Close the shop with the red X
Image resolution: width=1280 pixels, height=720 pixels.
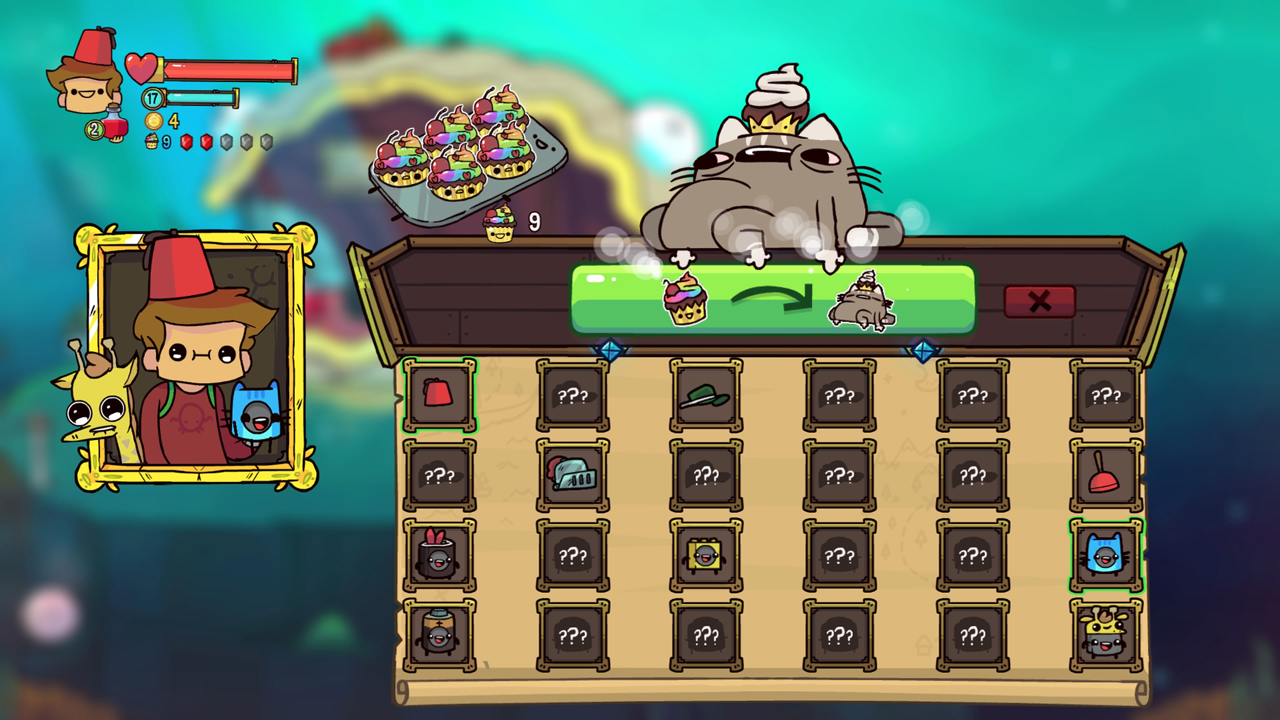click(x=1040, y=301)
